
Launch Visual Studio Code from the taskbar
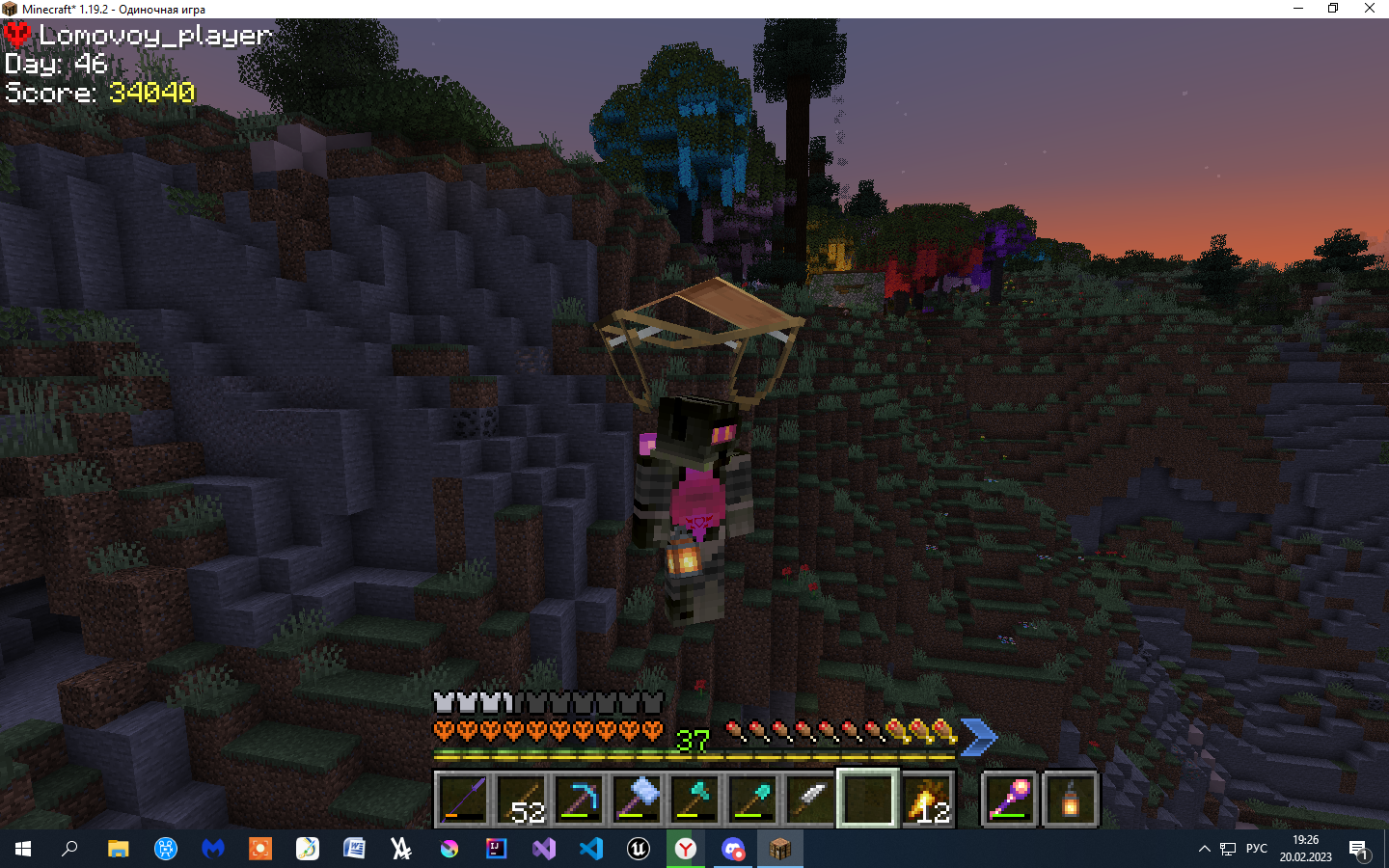click(x=590, y=849)
